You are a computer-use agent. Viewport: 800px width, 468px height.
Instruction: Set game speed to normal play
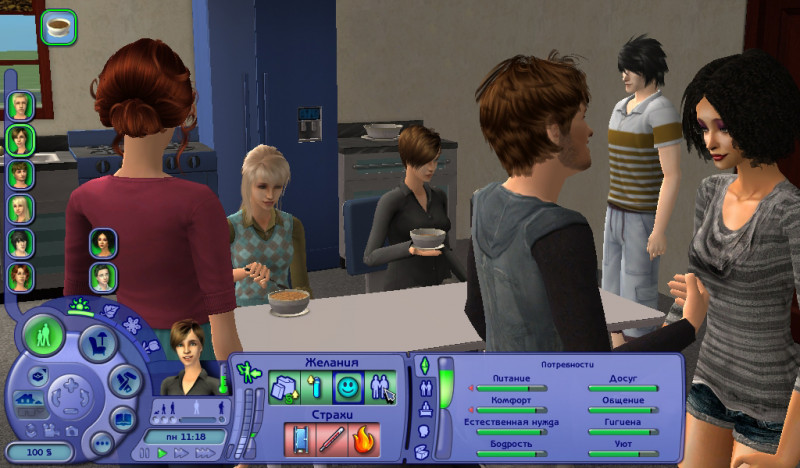tap(162, 454)
